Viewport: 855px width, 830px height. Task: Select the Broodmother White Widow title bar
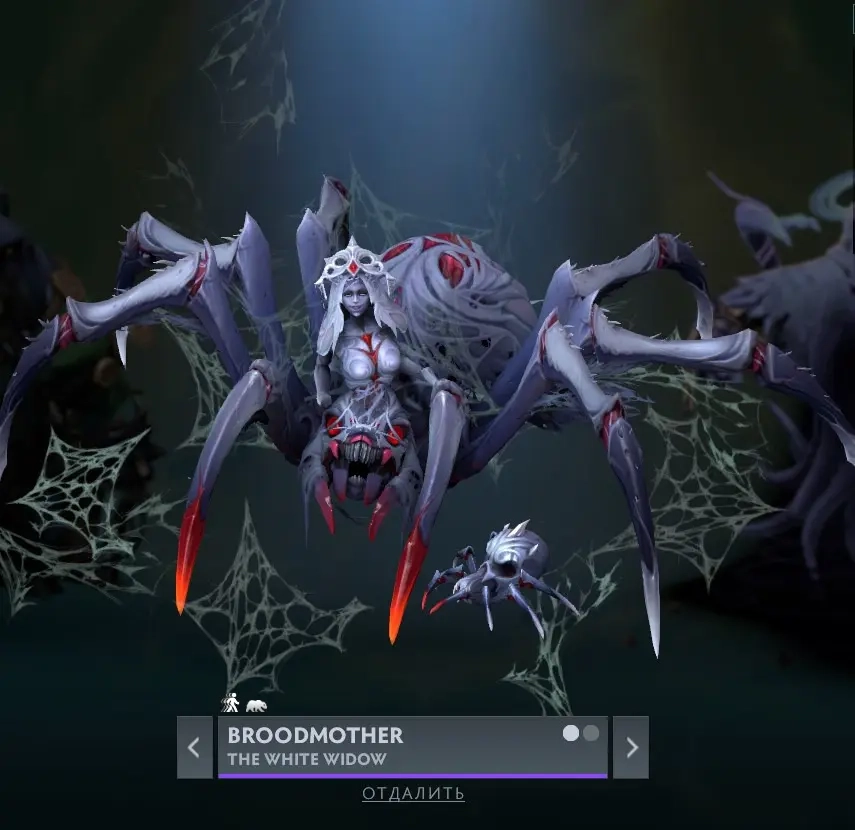(x=400, y=746)
